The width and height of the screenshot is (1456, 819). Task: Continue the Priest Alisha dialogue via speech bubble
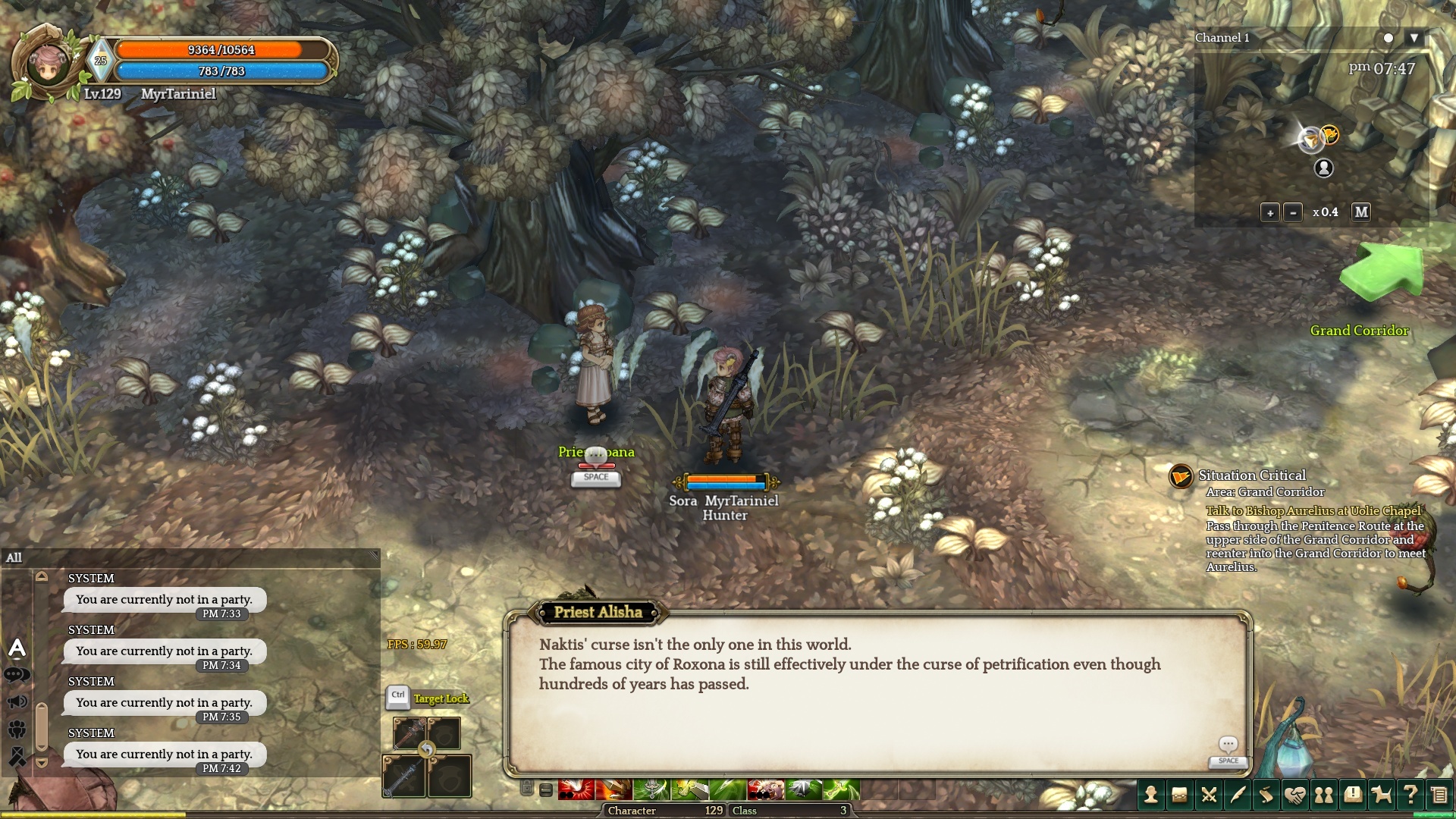click(1228, 745)
